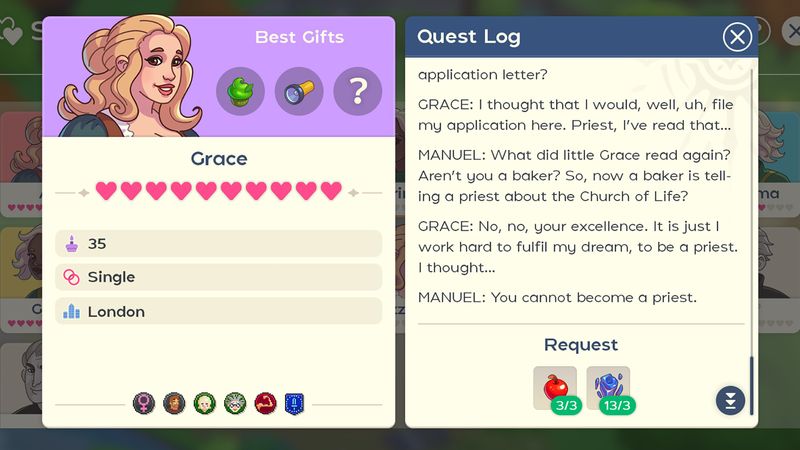
Task: Click the red flexing arm trait icon
Action: (264, 403)
